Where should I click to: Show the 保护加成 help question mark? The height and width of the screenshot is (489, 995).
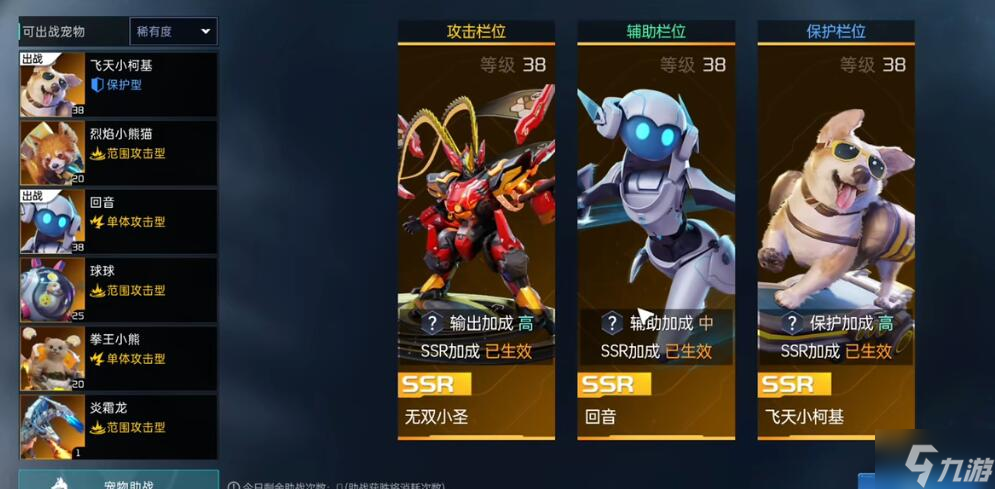tap(792, 323)
